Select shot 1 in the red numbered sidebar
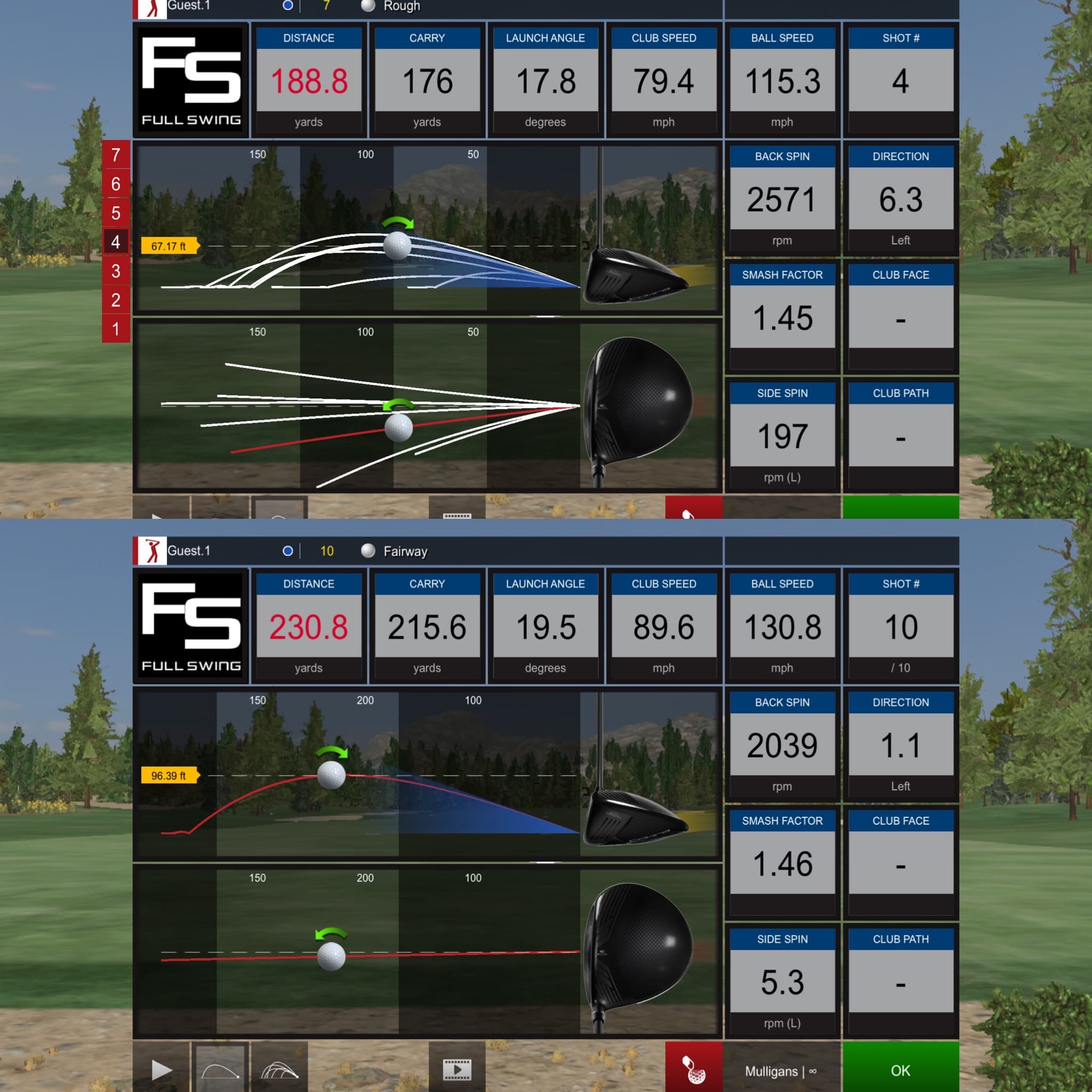The image size is (1092, 1092). pyautogui.click(x=115, y=328)
